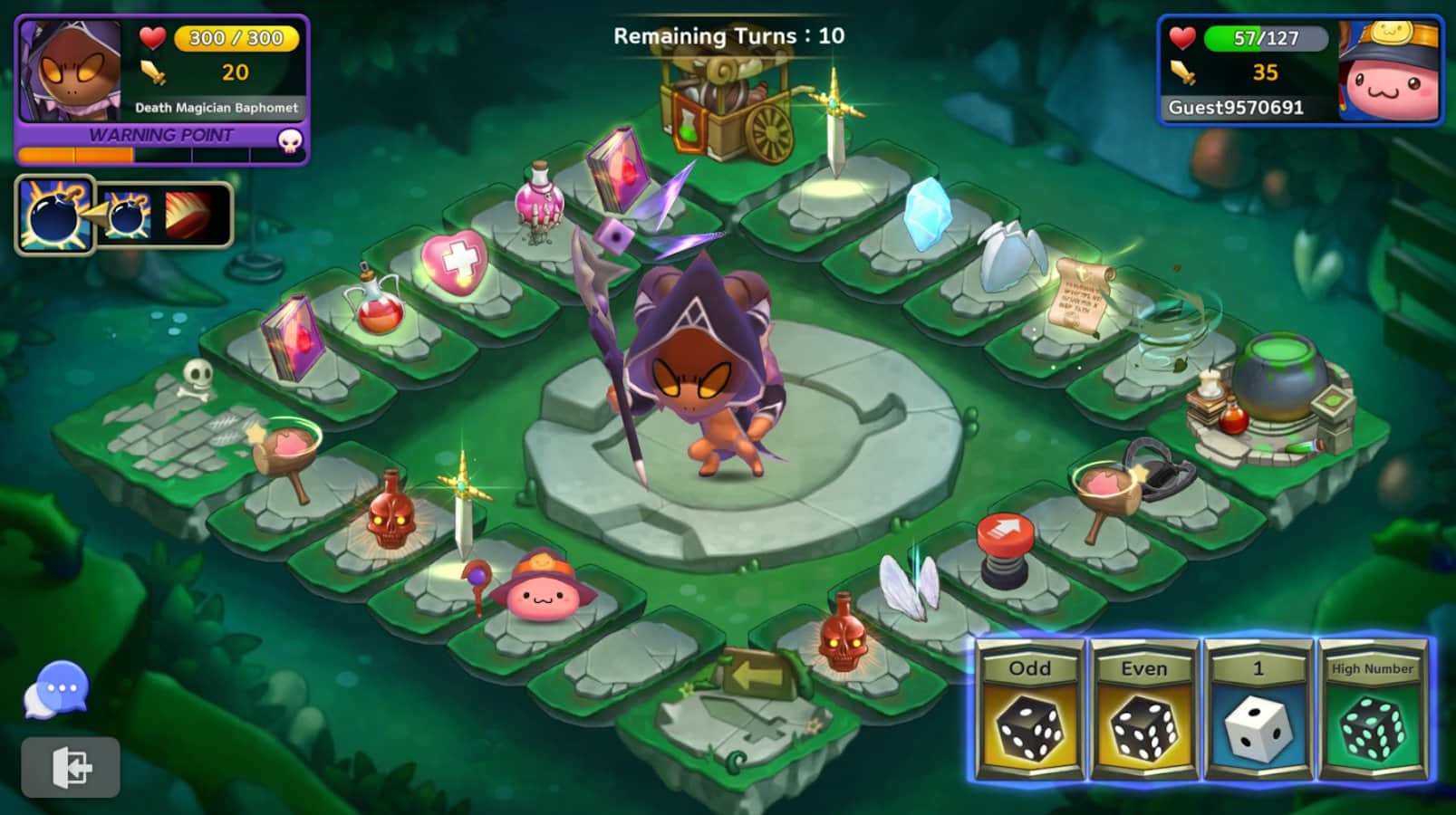Tap the Death Magician Baphomet portrait

tap(71, 72)
